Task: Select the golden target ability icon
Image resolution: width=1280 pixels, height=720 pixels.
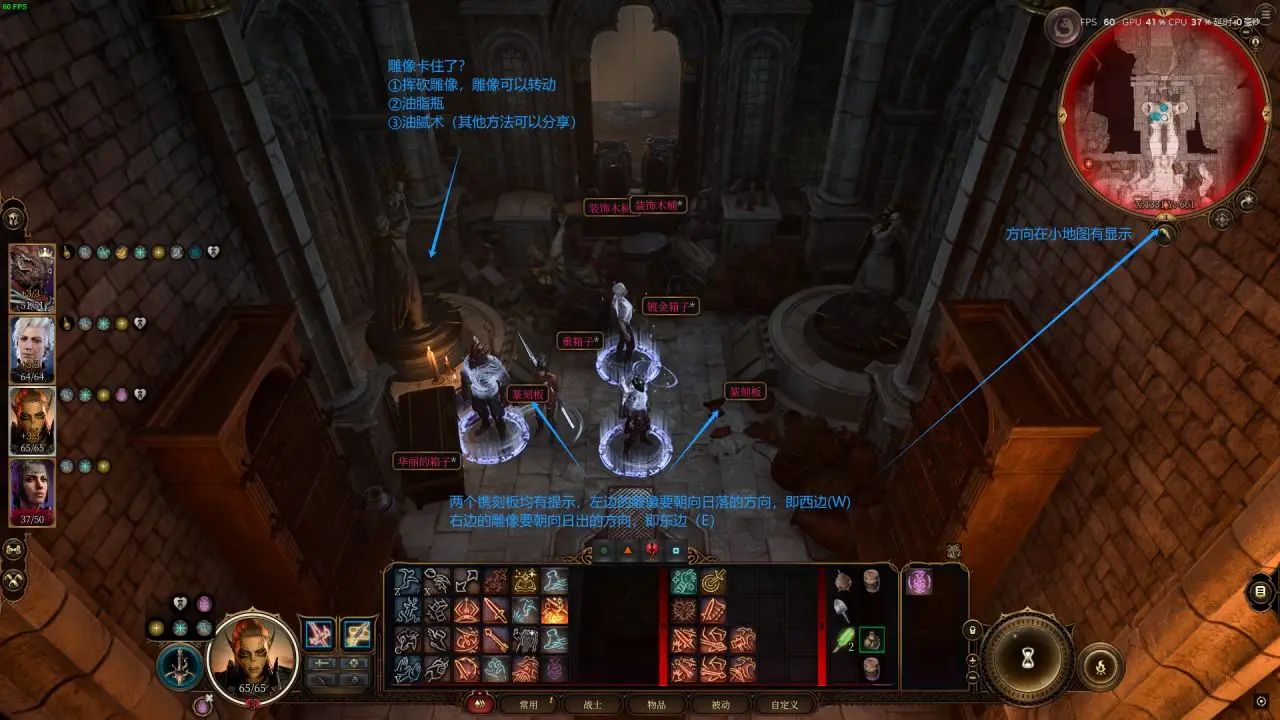Action: point(713,581)
